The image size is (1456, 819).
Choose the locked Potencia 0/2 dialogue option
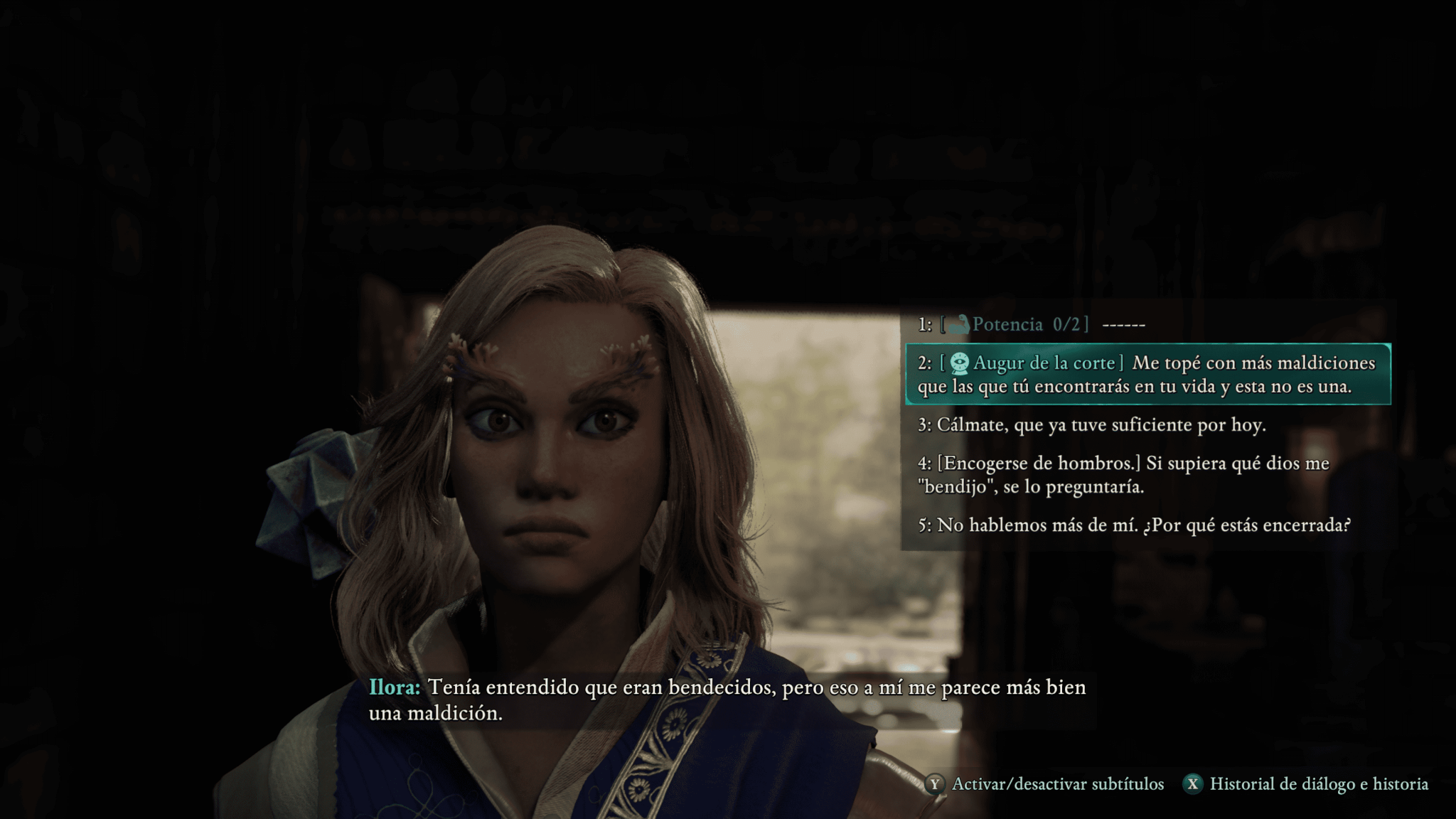click(1032, 325)
